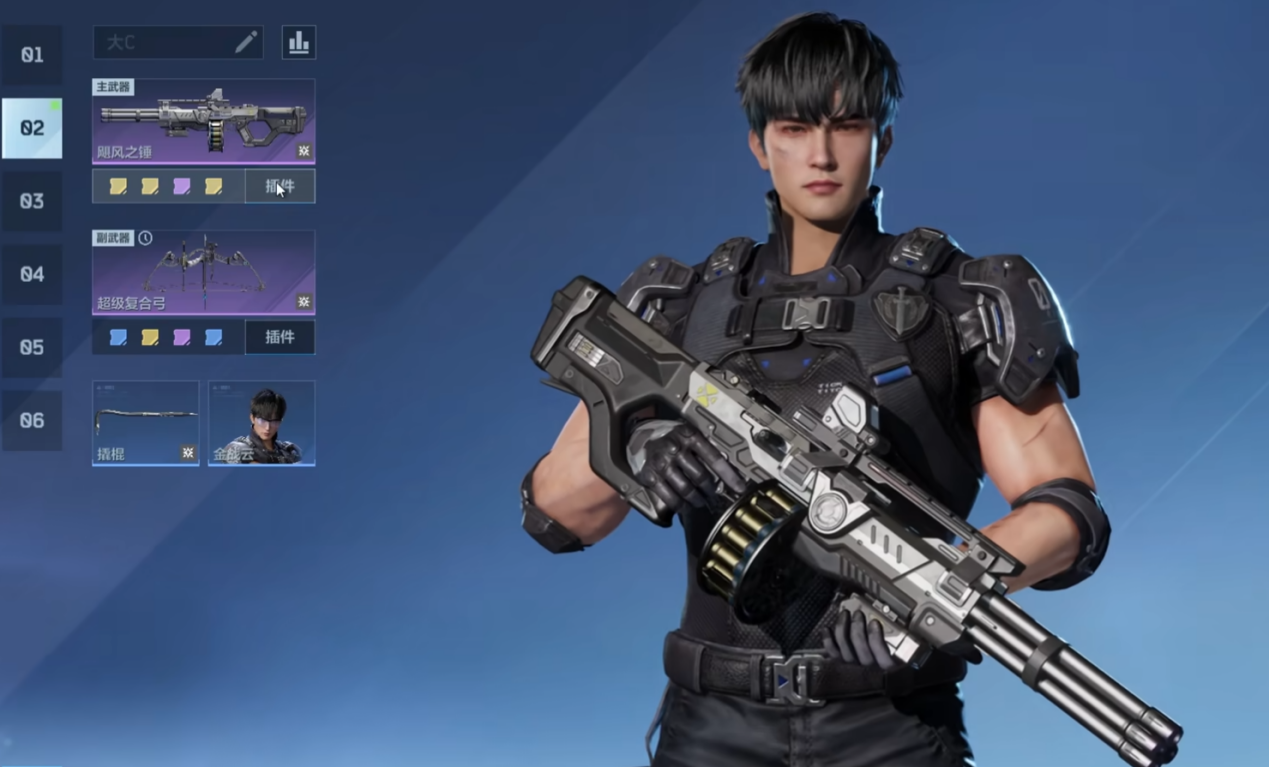
Task: Open 插件 for the primary weapon
Action: pos(280,186)
